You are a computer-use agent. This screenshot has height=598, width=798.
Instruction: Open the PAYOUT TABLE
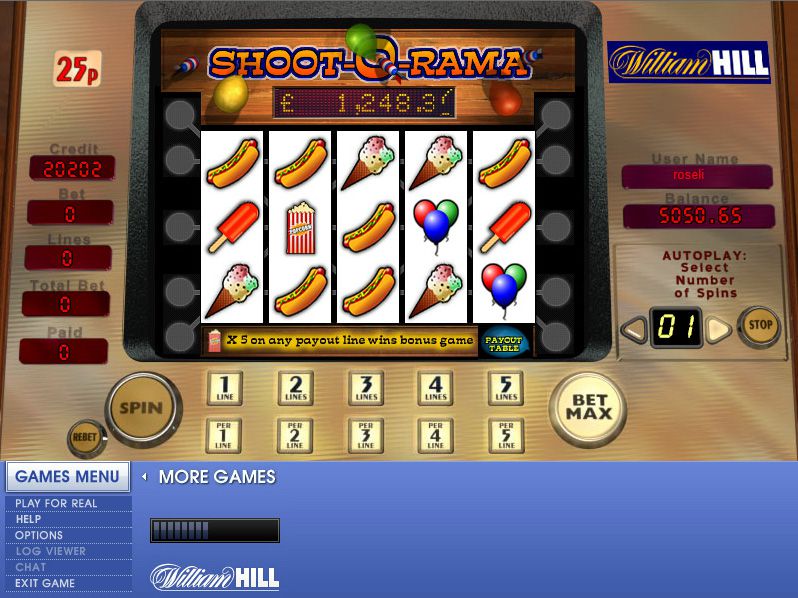pos(504,341)
